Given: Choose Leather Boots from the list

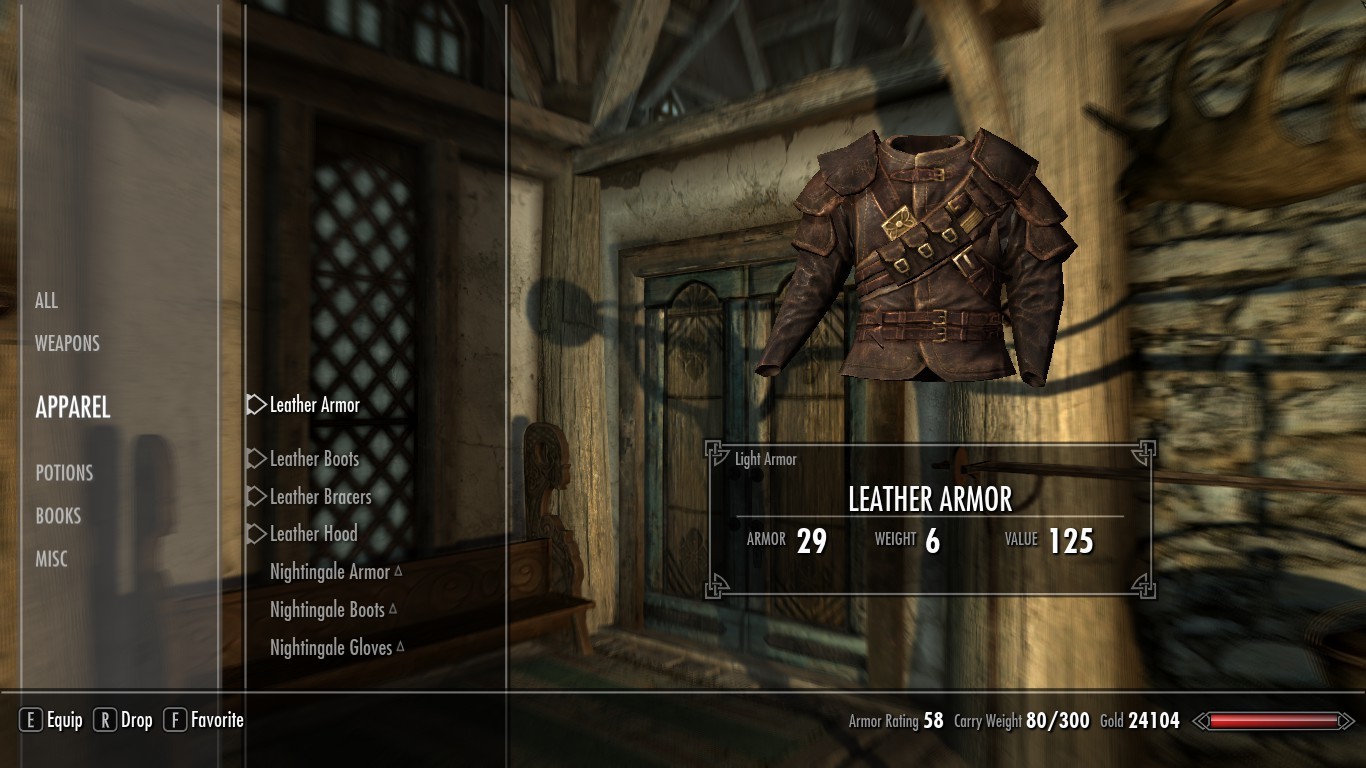Looking at the screenshot, I should pos(314,459).
